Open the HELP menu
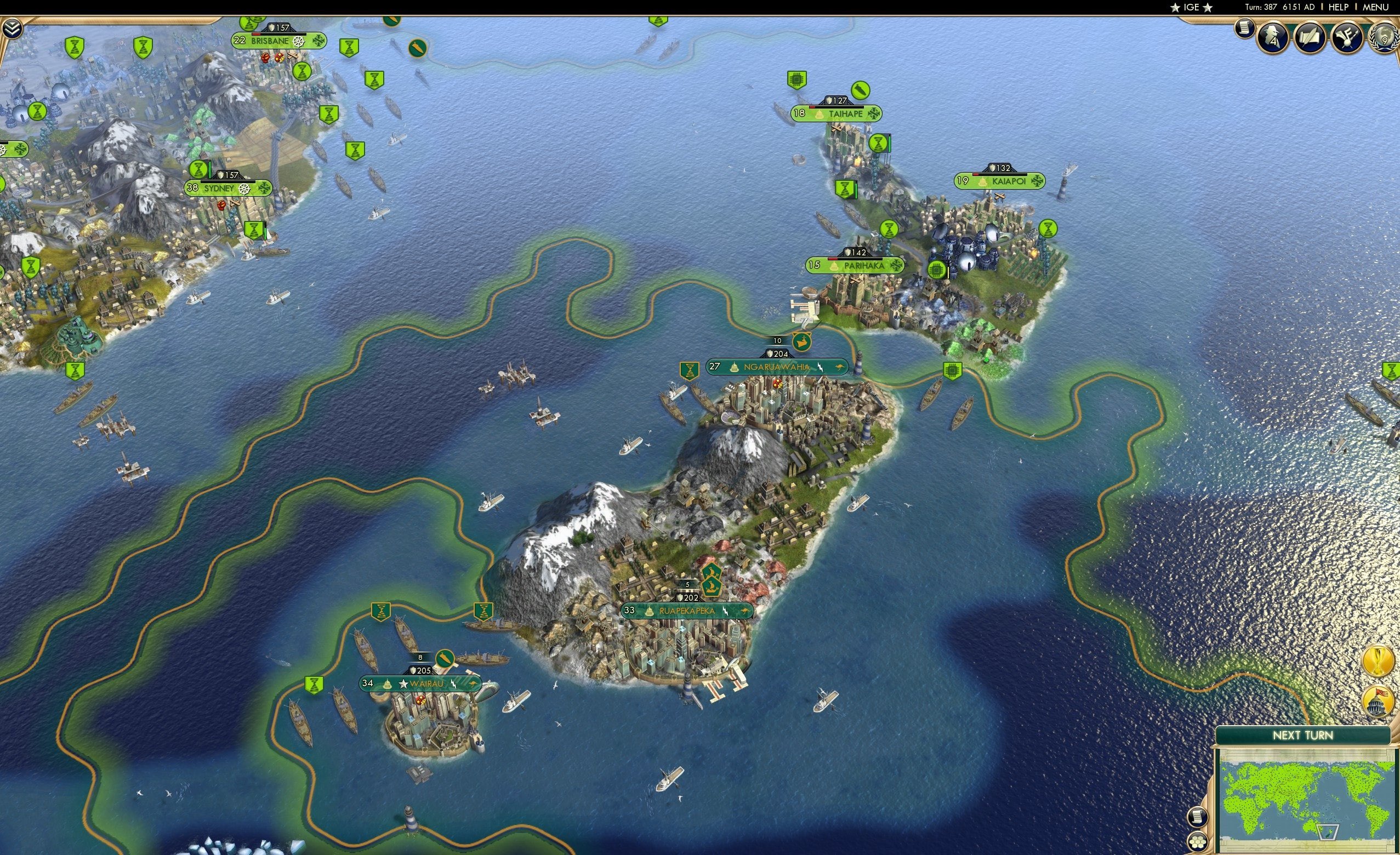The height and width of the screenshot is (855, 1400). (x=1339, y=7)
